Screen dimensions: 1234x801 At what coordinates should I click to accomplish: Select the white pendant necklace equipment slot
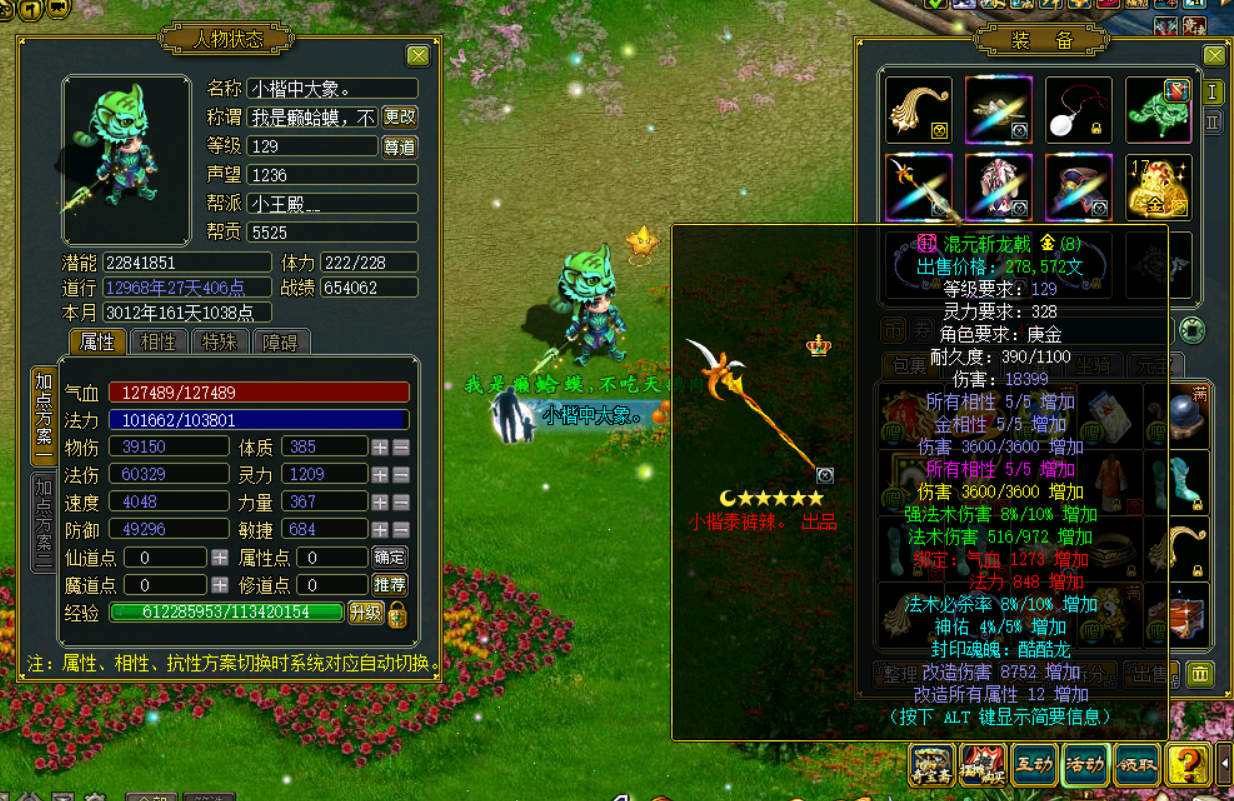tap(1078, 110)
